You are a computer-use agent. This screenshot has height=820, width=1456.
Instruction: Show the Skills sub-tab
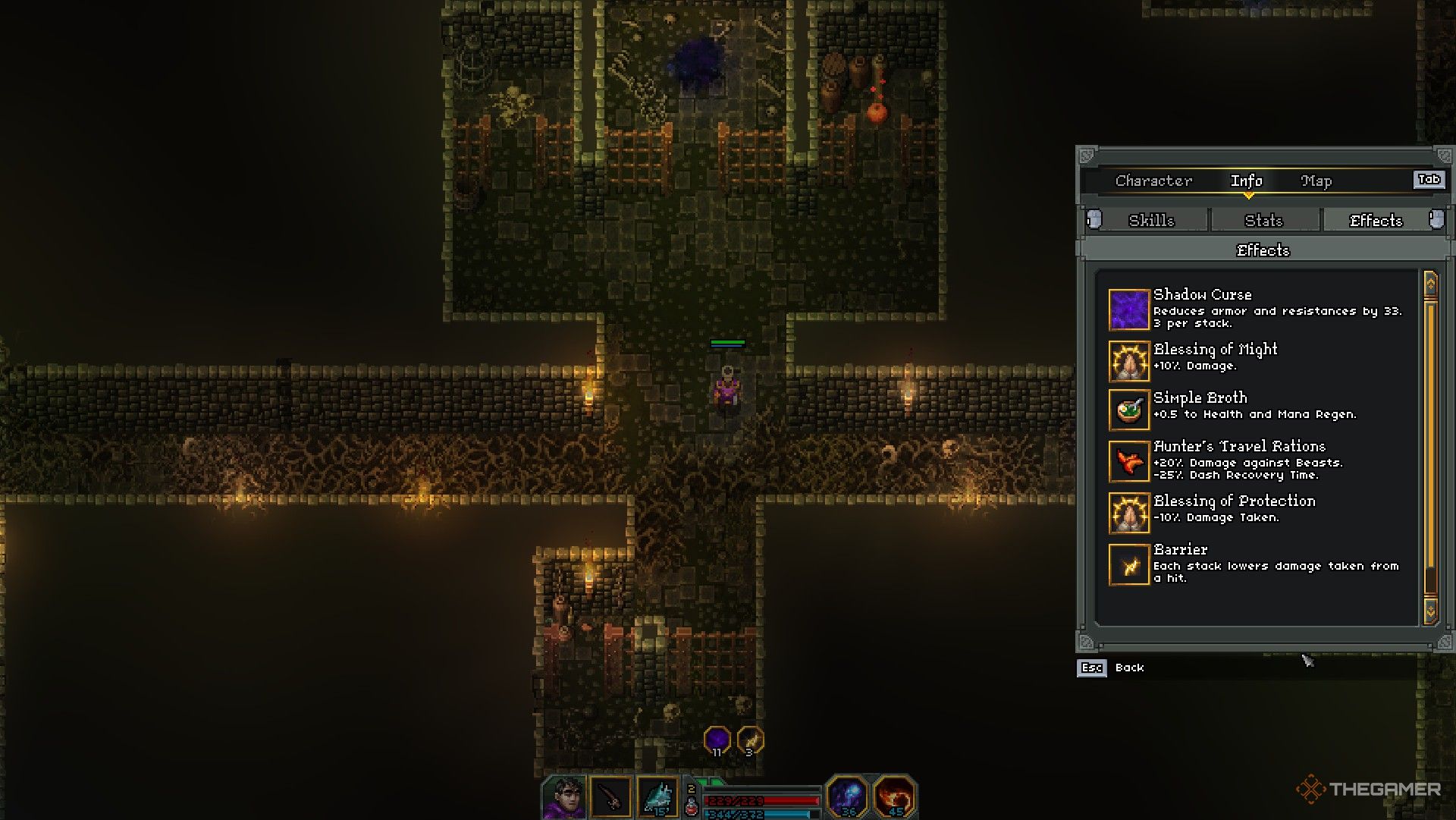point(1150,220)
